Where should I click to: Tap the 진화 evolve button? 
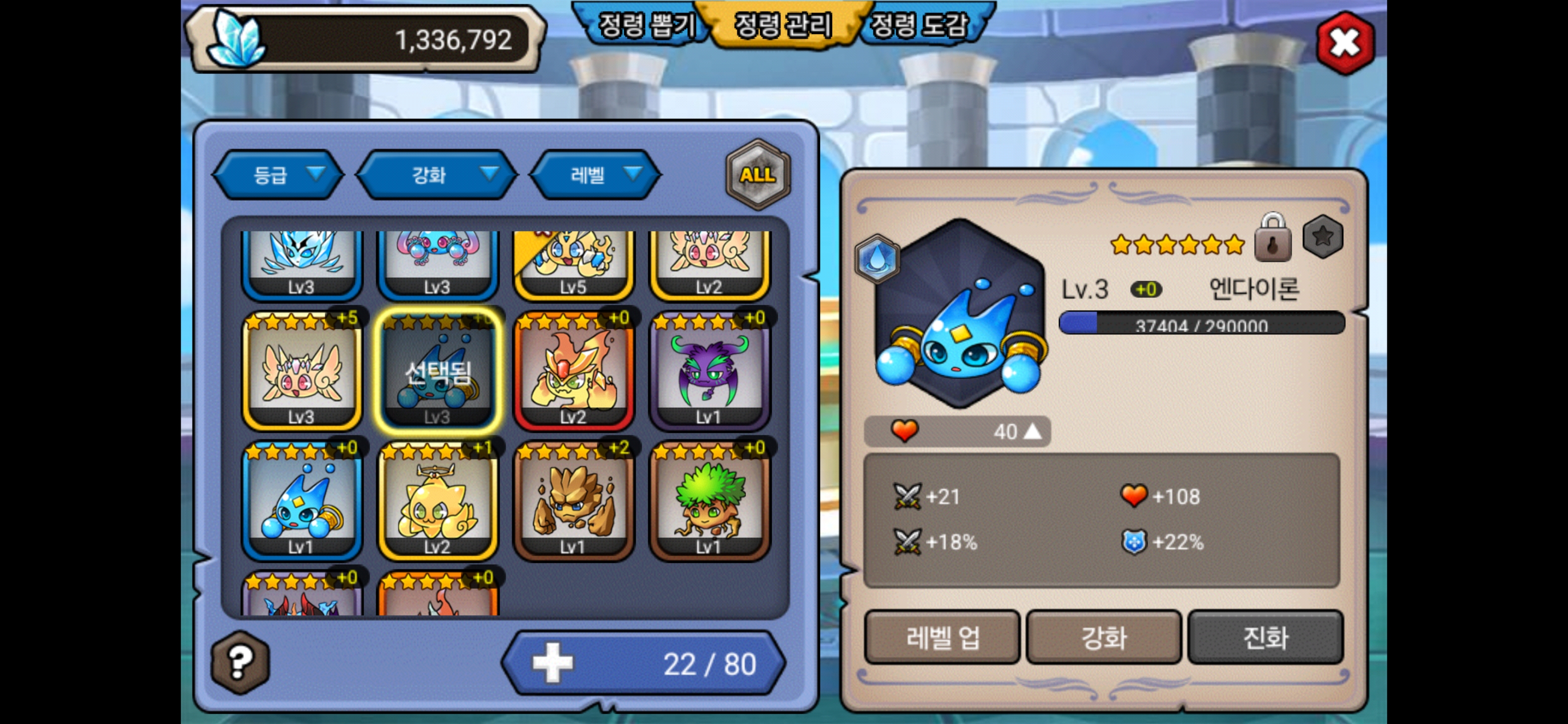[1265, 638]
